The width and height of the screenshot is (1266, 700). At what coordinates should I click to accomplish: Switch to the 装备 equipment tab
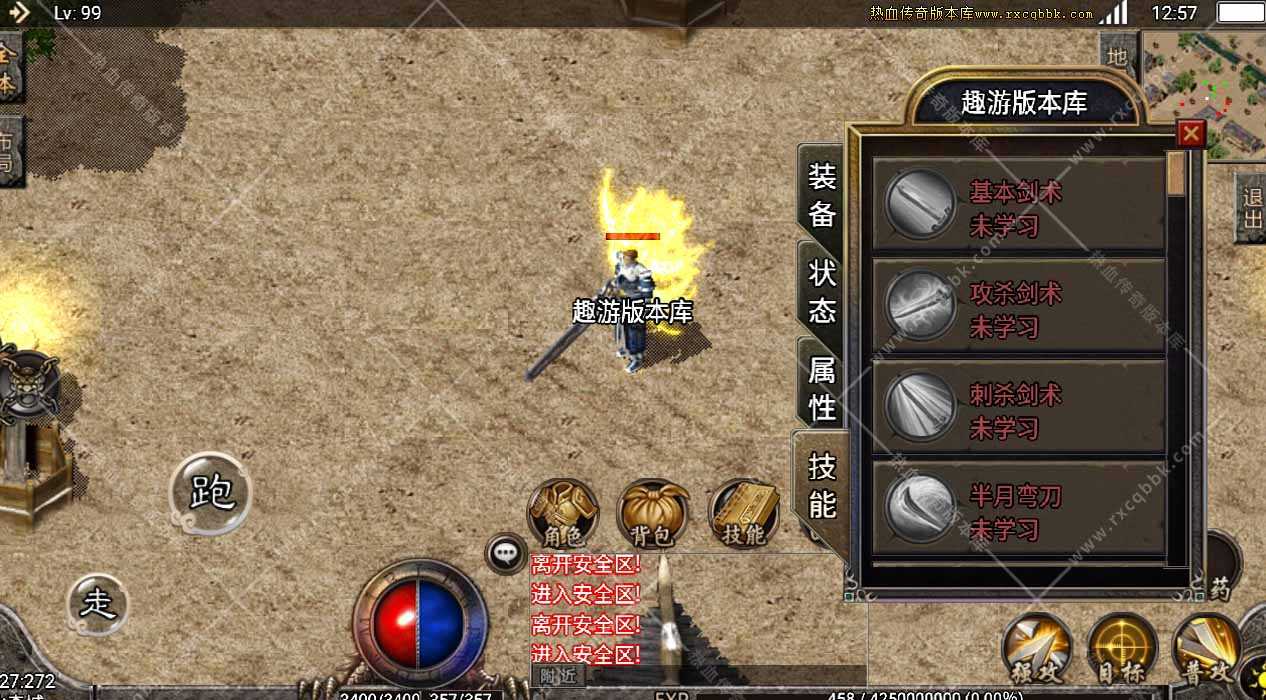click(822, 195)
